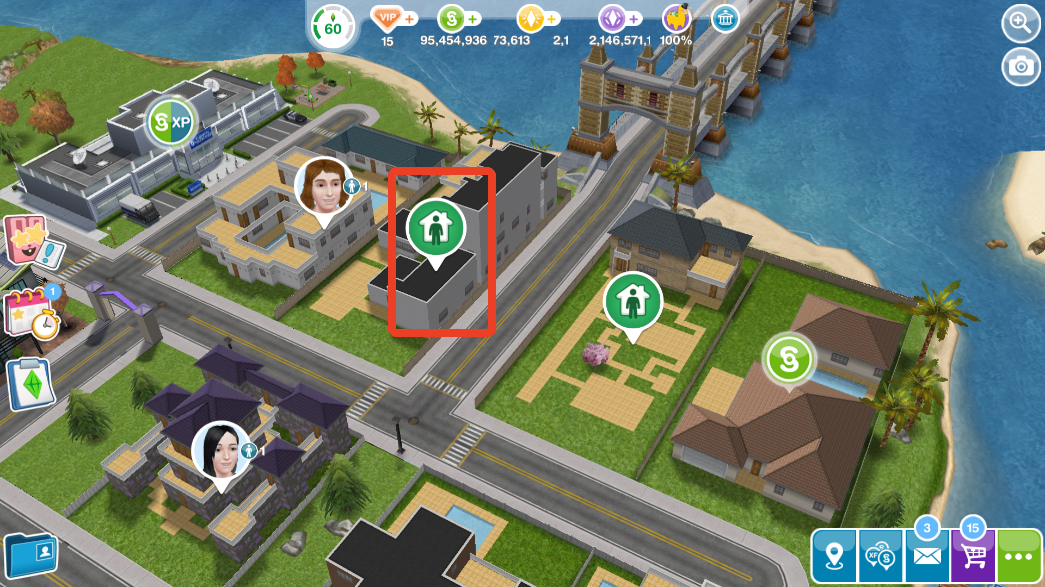The height and width of the screenshot is (587, 1045).
Task: Open the llama piggy bank icon
Action: click(677, 19)
